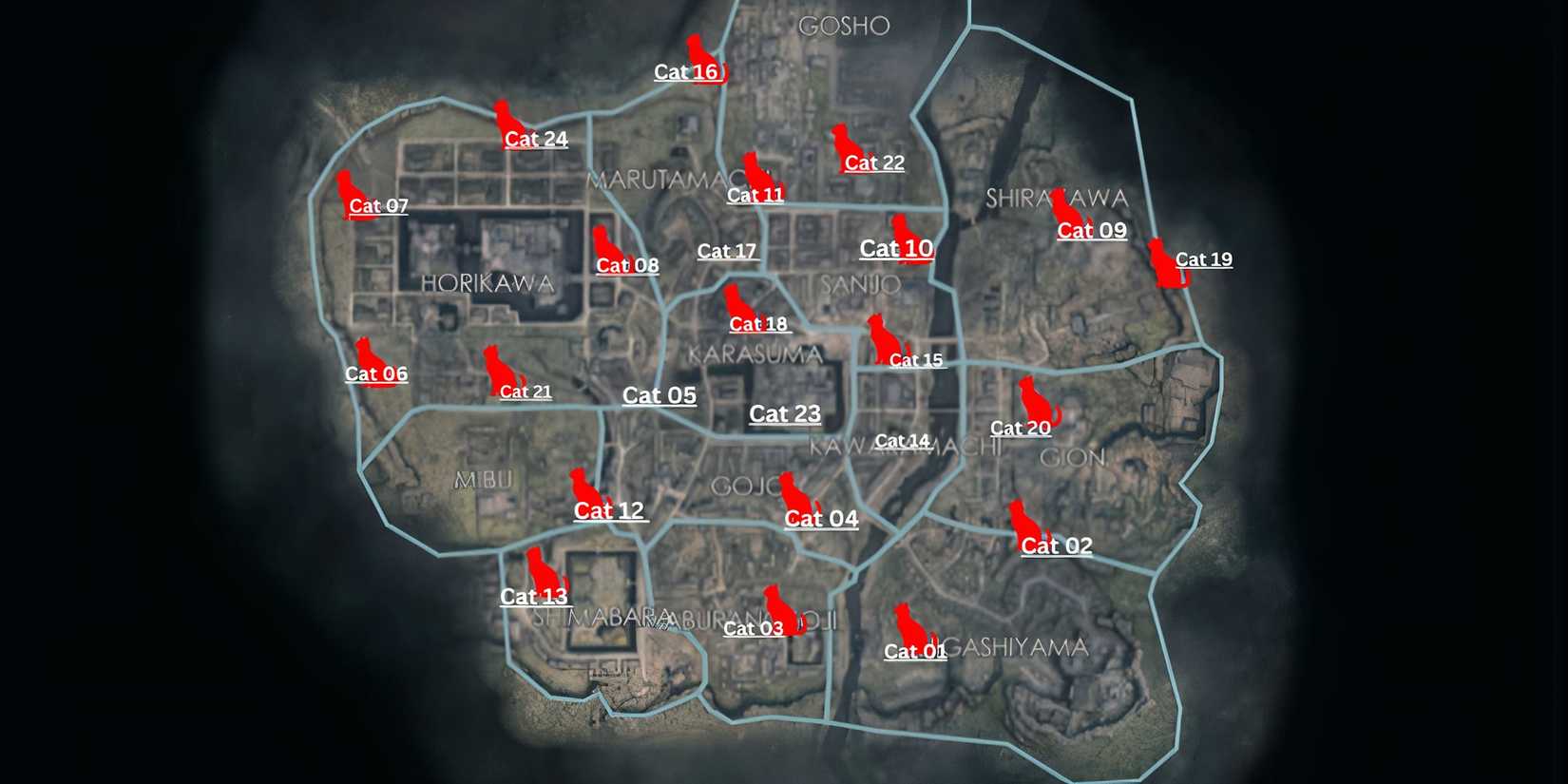
Task: Click the Cat 23 label text
Action: pyautogui.click(x=785, y=413)
